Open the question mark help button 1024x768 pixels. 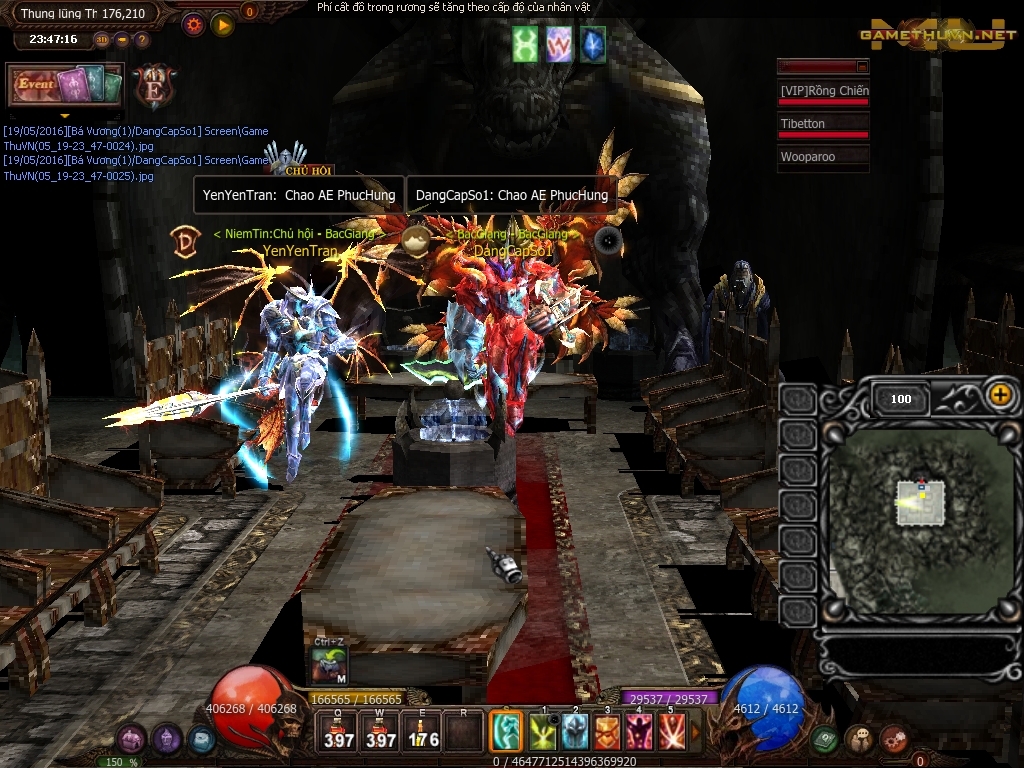pyautogui.click(x=142, y=40)
